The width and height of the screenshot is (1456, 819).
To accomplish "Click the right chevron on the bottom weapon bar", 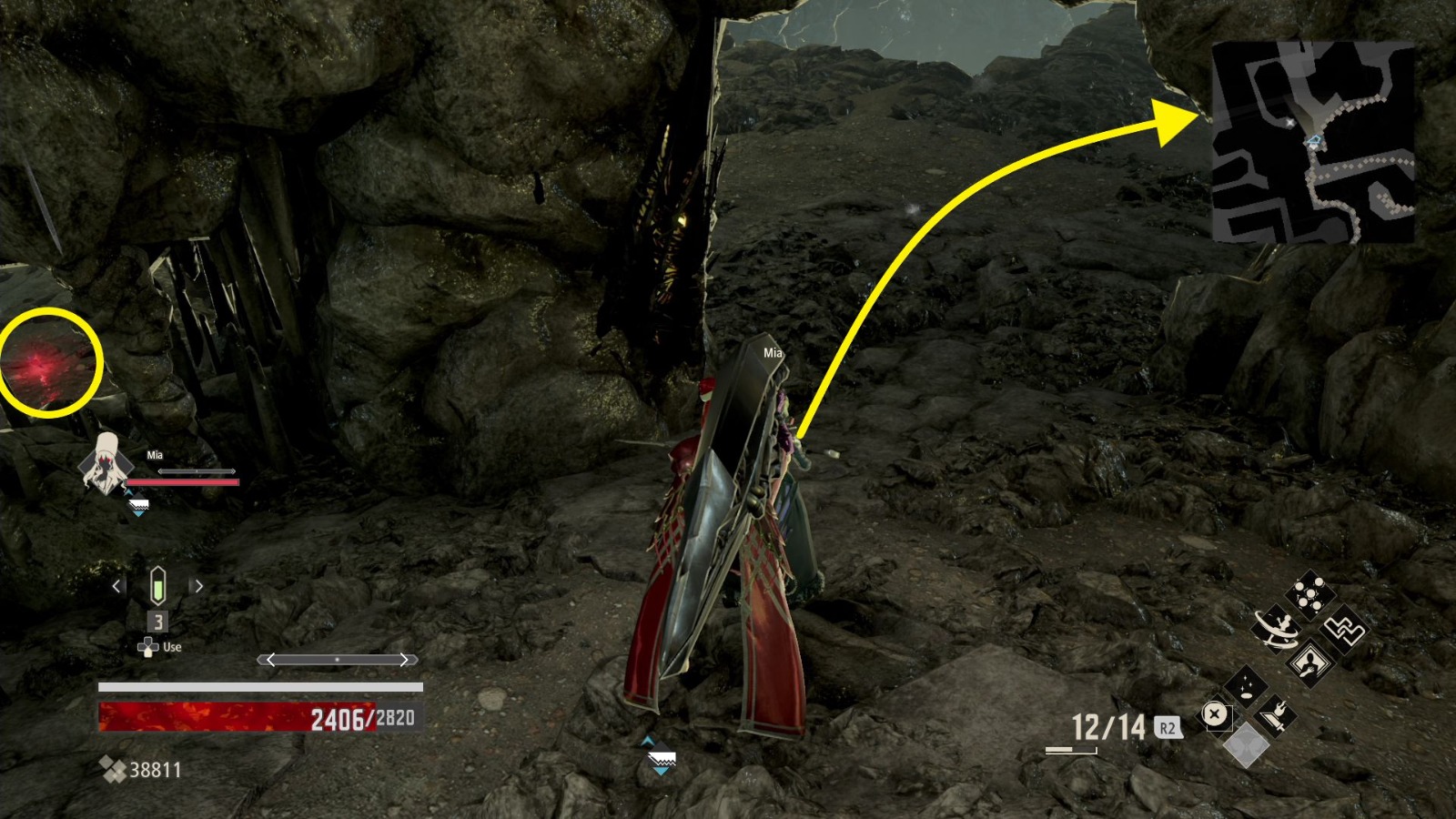I will tap(405, 659).
